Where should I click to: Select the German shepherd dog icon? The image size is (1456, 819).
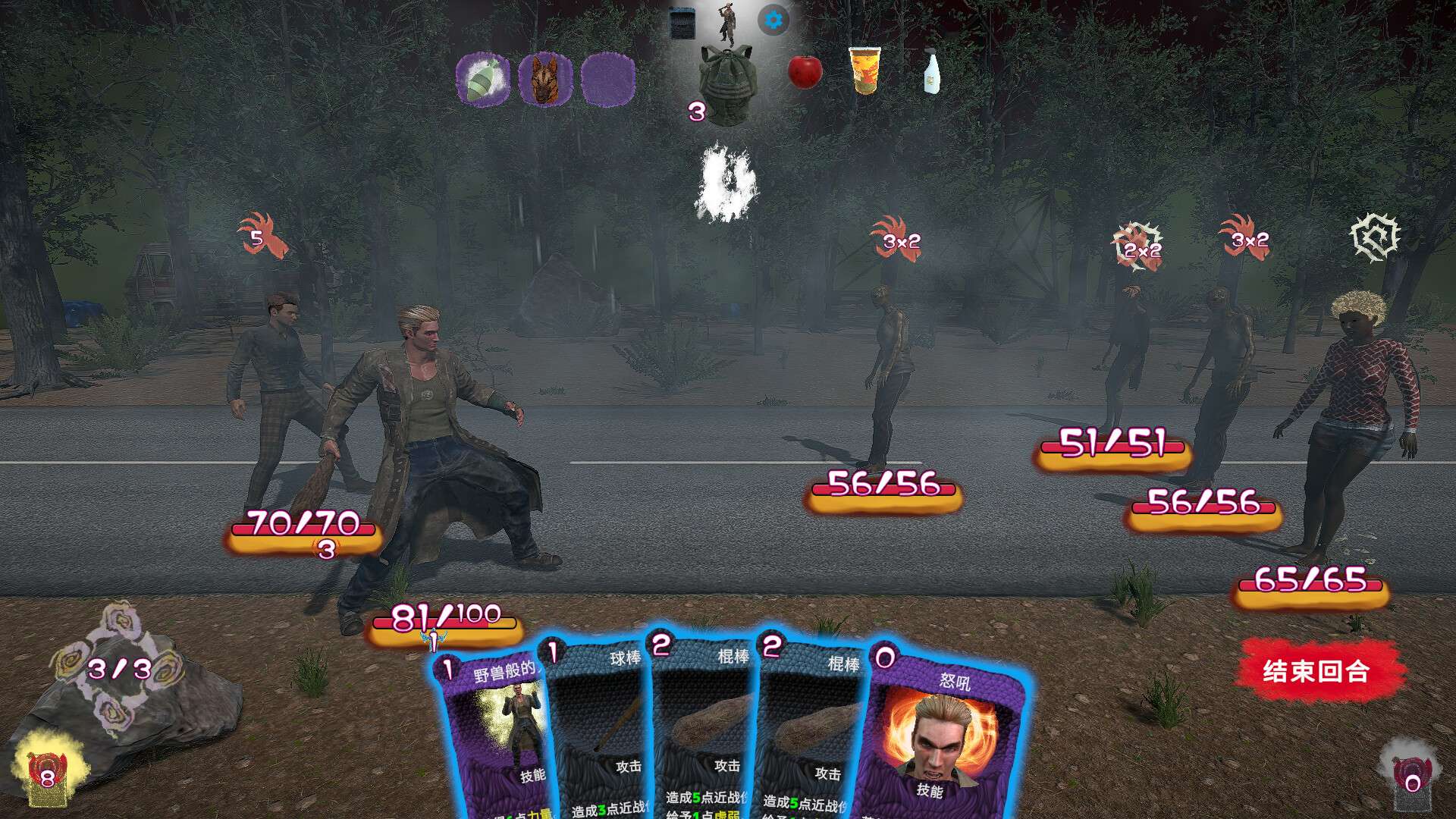(x=544, y=79)
